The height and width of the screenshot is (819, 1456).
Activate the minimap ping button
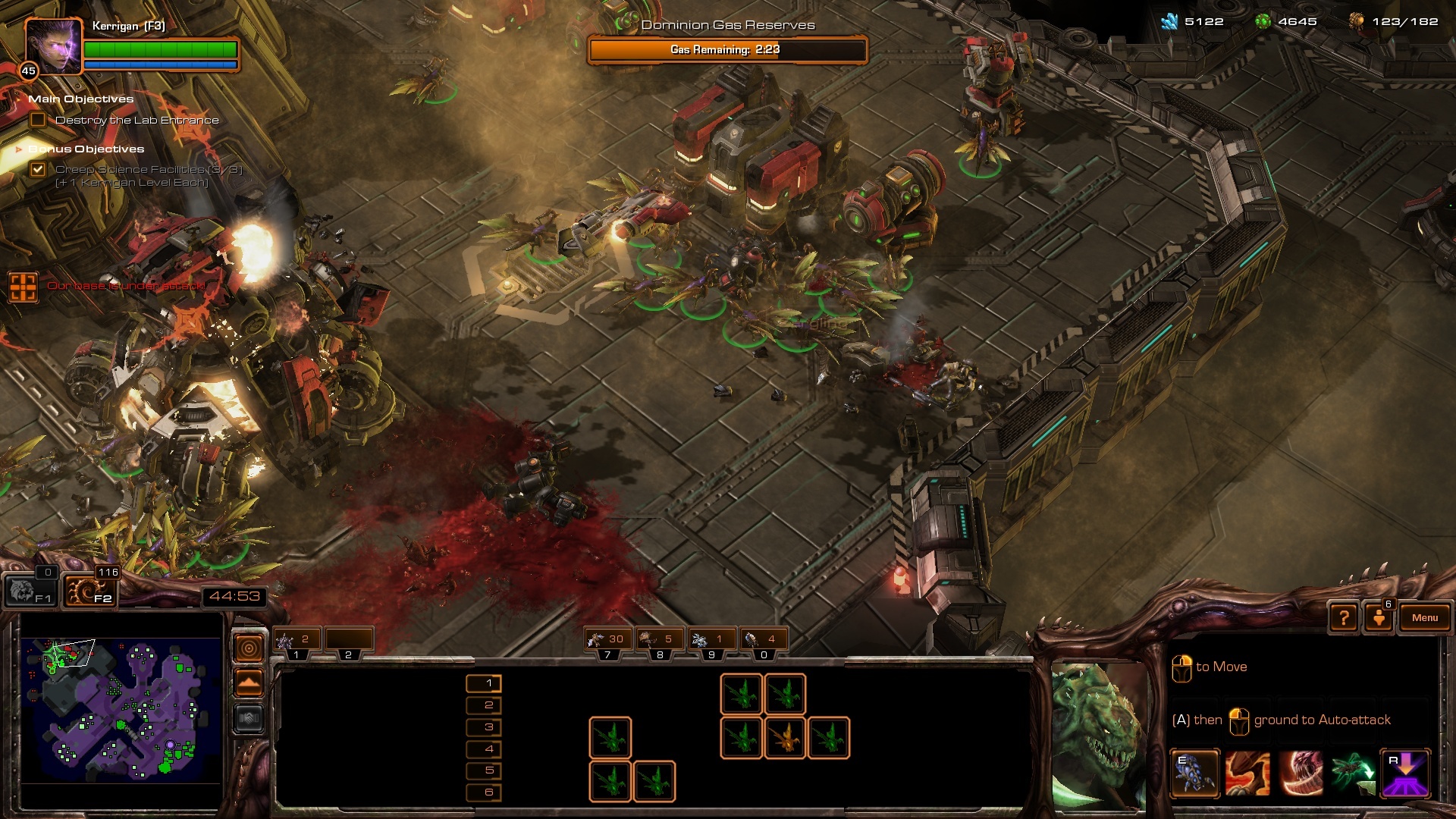[x=249, y=648]
